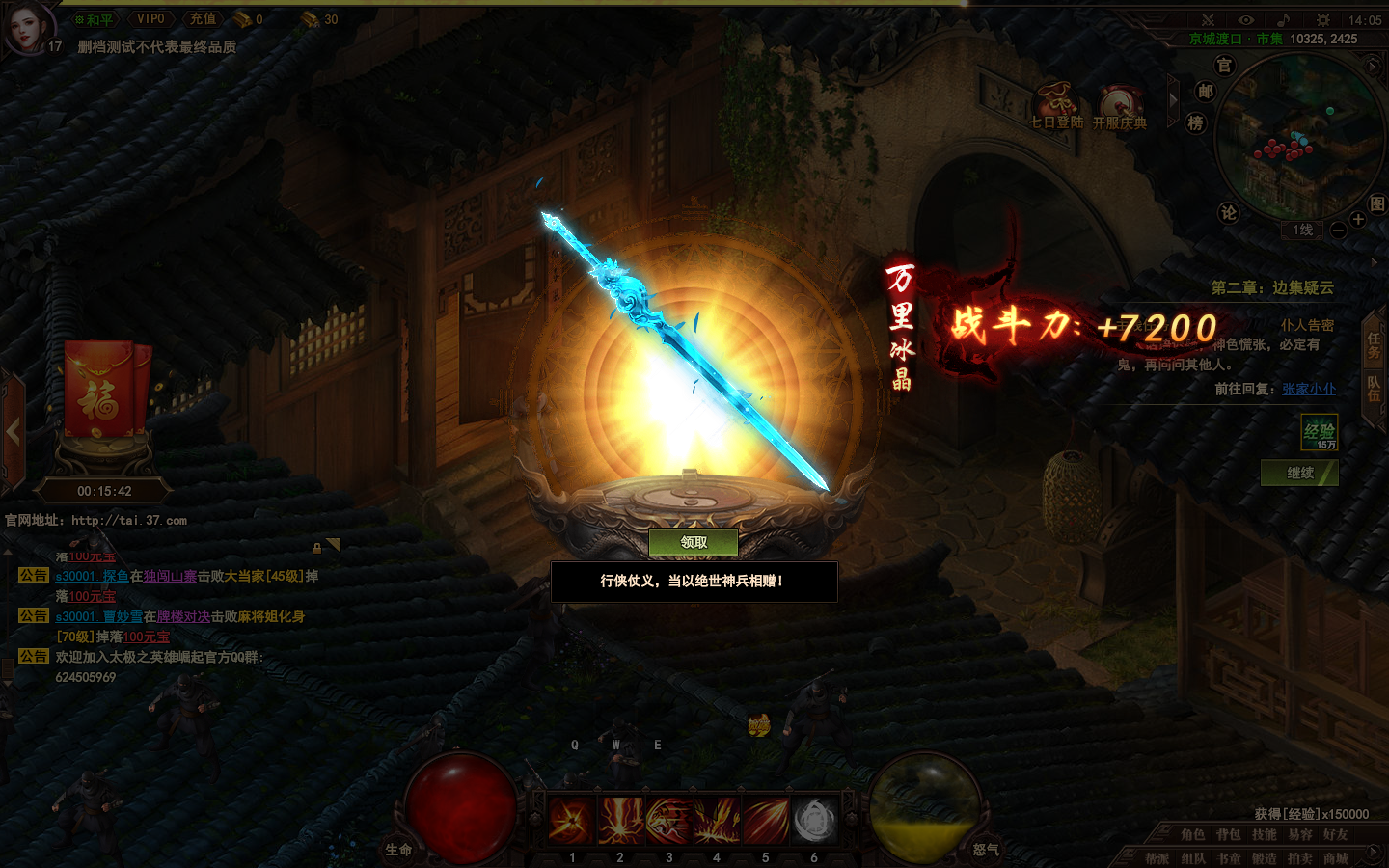Open the gear settings icon
The image size is (1389, 868).
(1322, 19)
